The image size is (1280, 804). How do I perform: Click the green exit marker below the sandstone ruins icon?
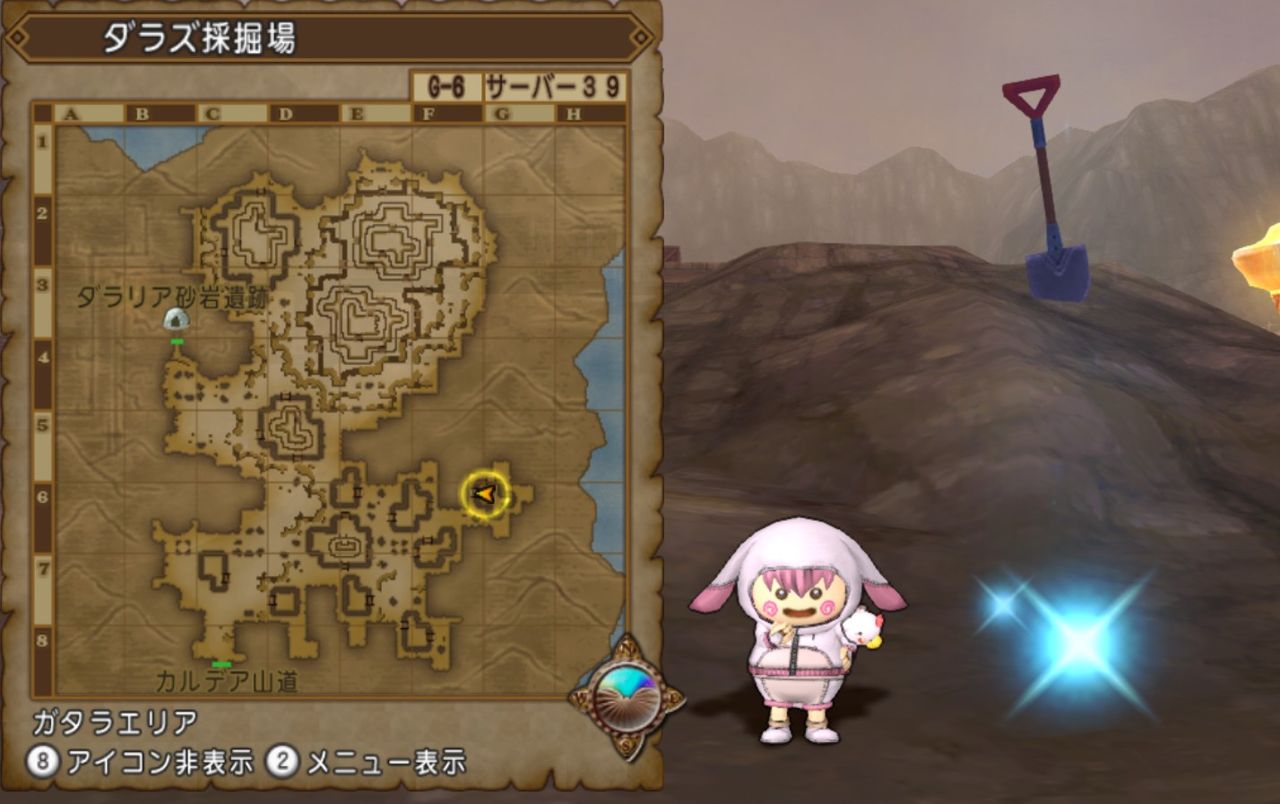178,343
